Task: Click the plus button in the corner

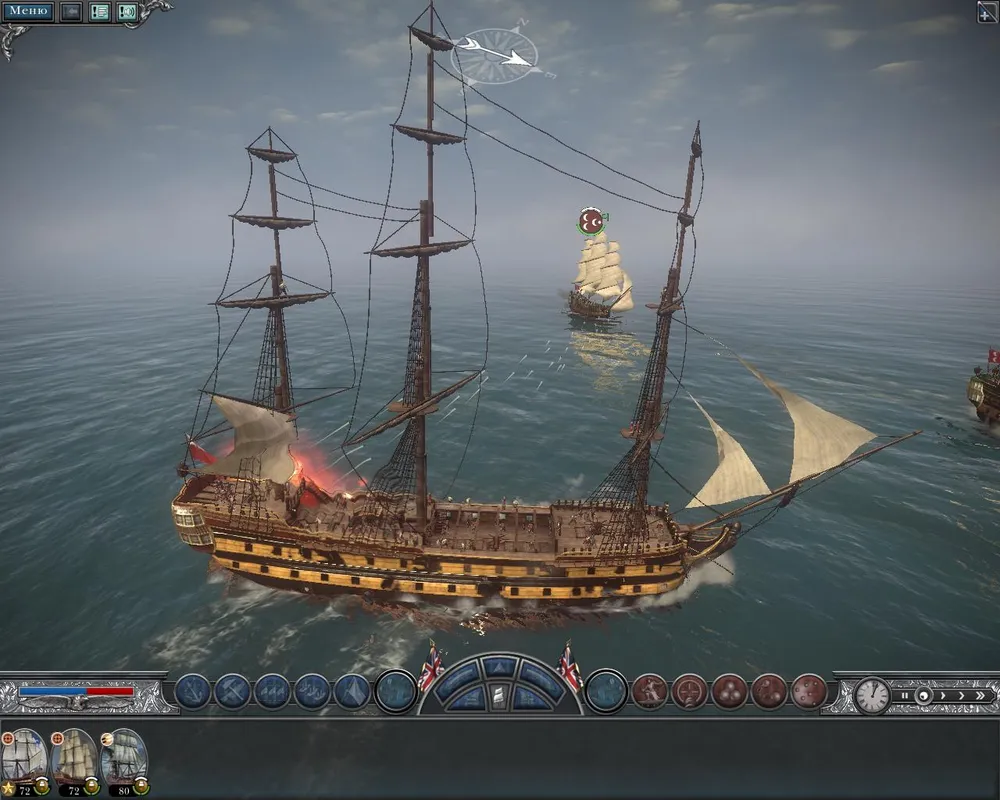Action: (986, 12)
